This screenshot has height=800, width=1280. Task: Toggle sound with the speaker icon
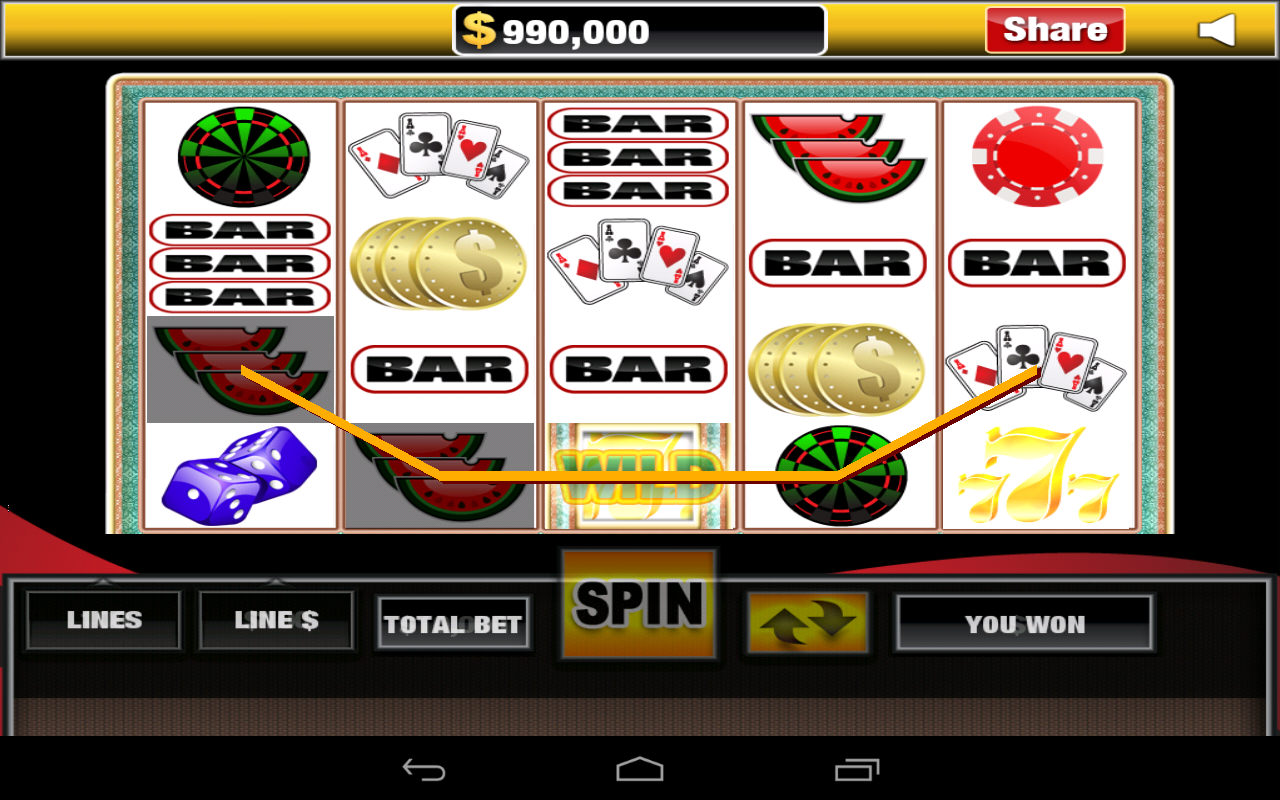(x=1217, y=31)
